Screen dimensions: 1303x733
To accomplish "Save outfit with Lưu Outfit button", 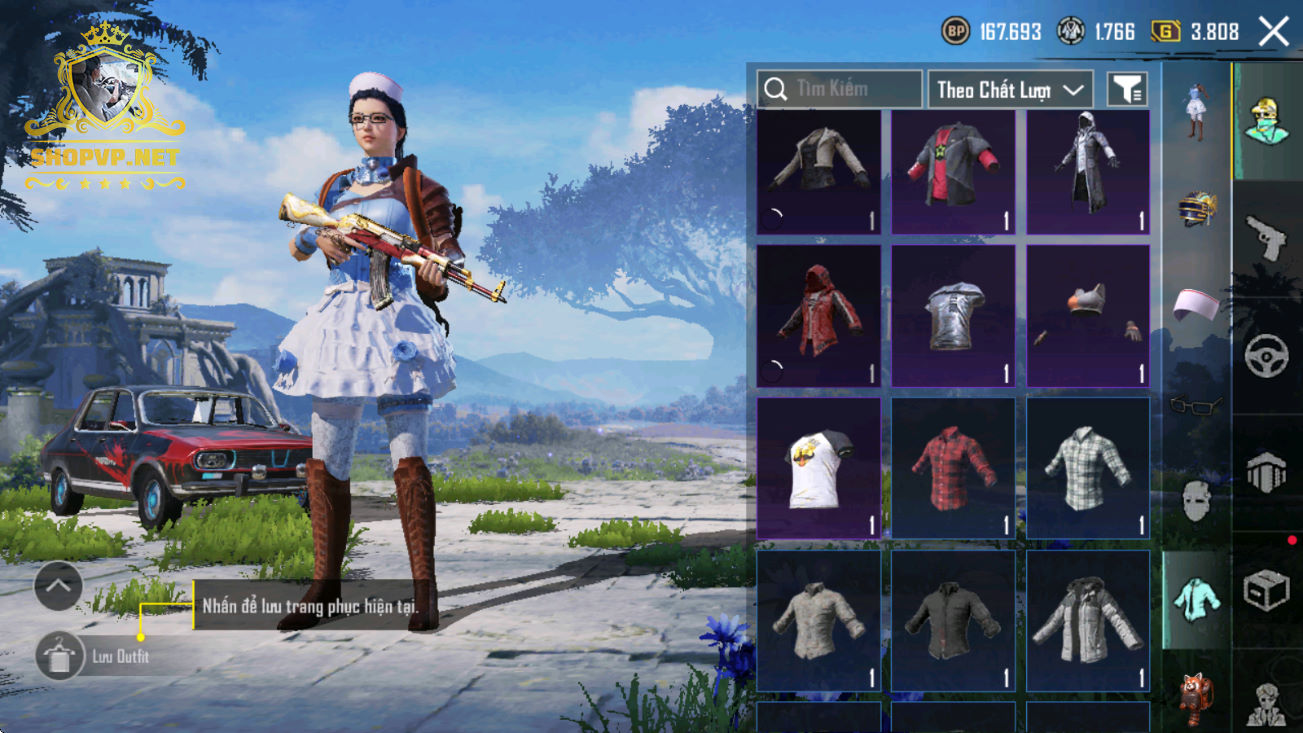I will [x=58, y=656].
